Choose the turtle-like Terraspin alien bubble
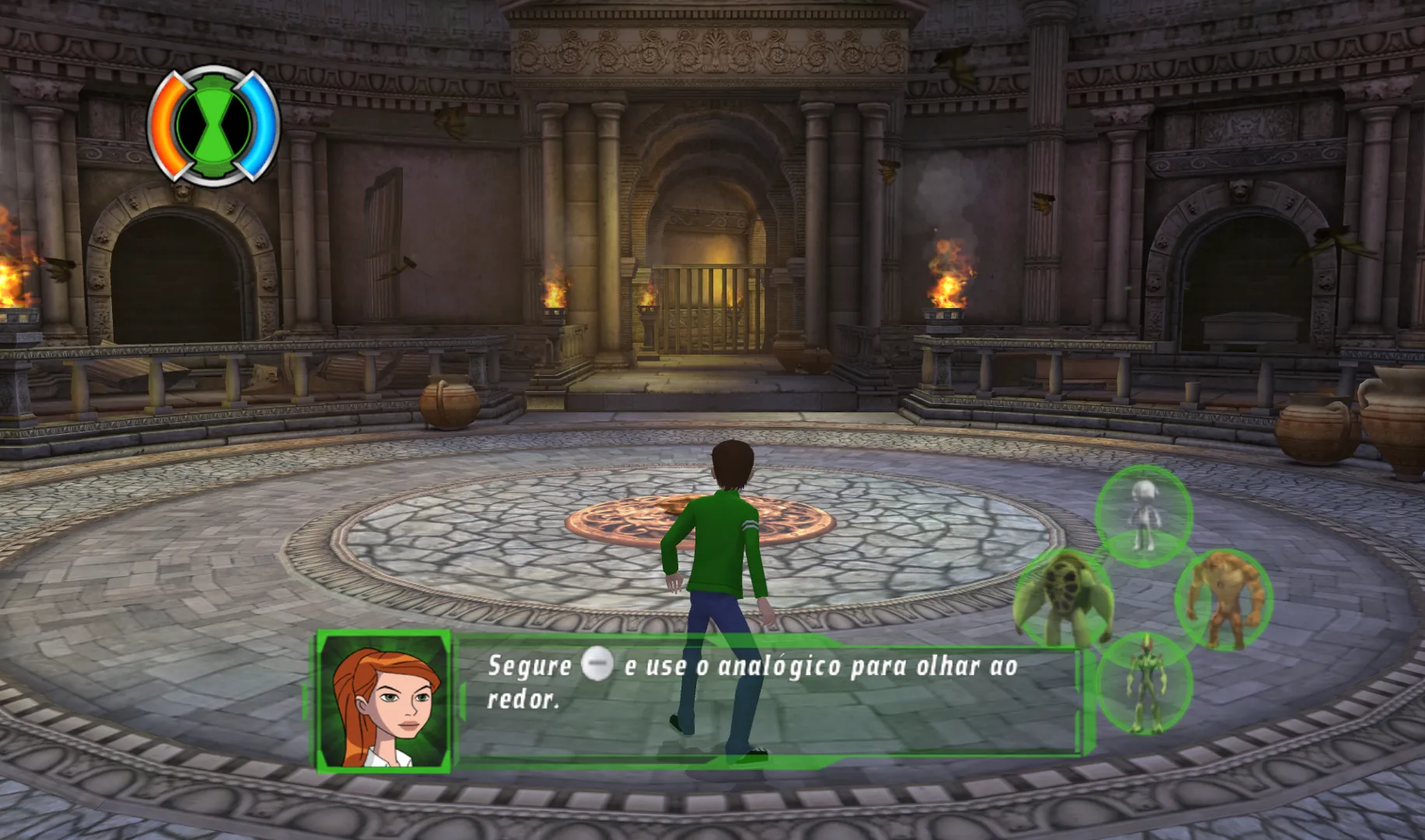The width and height of the screenshot is (1425, 840). point(1063,597)
